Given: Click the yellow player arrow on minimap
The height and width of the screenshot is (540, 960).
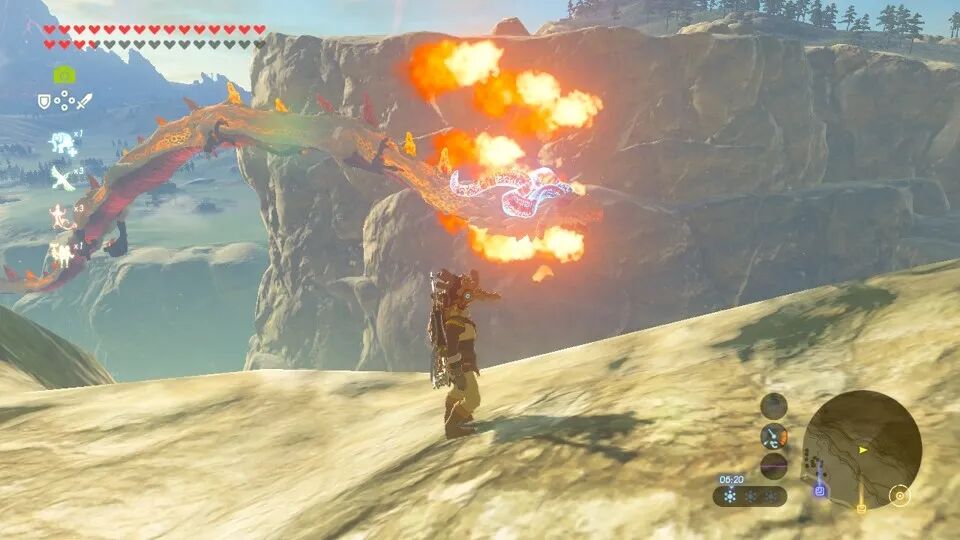Looking at the screenshot, I should click(x=863, y=450).
